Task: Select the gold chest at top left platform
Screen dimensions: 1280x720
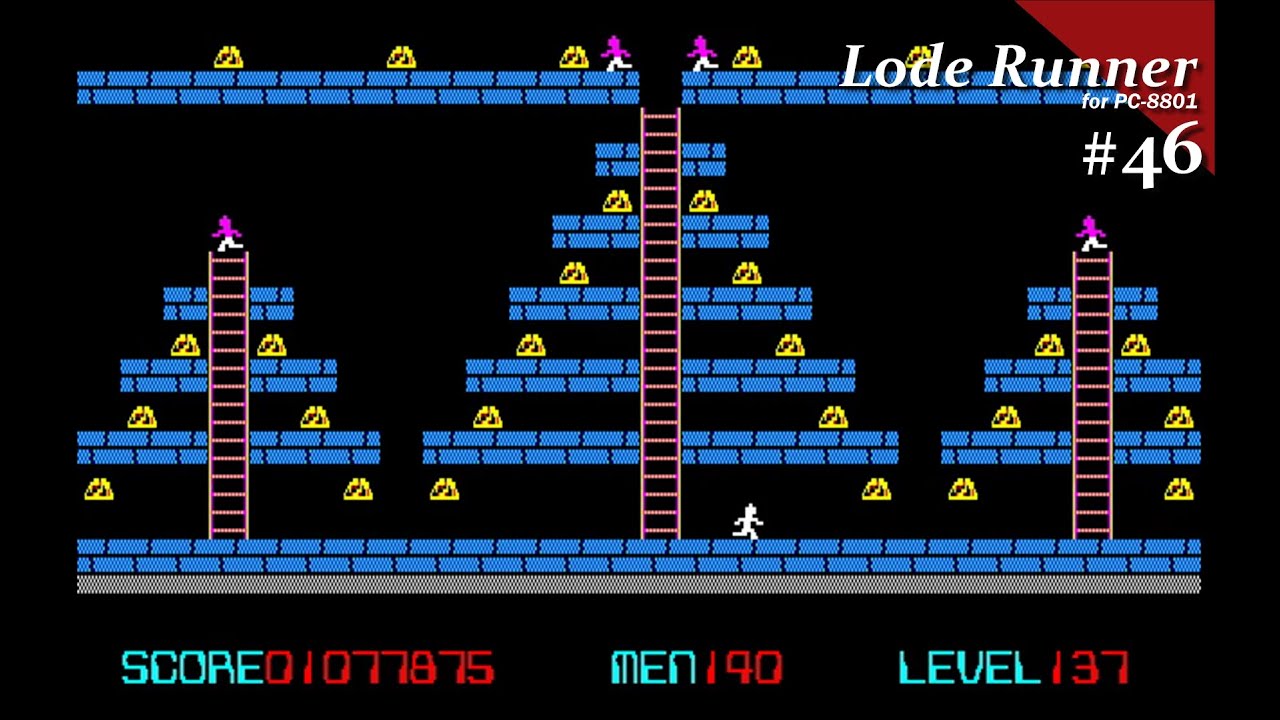Action: (228, 56)
